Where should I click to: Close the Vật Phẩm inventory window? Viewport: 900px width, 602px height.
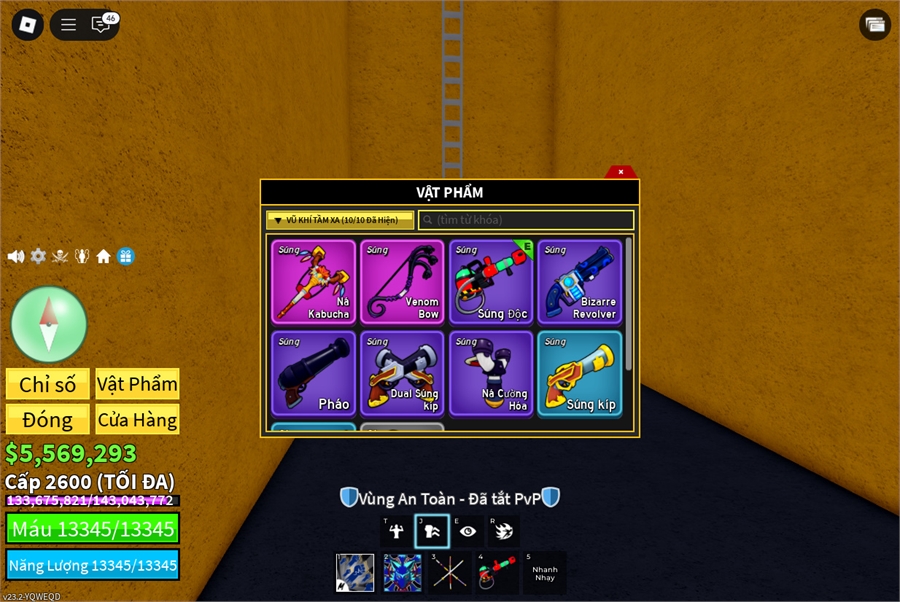[620, 172]
